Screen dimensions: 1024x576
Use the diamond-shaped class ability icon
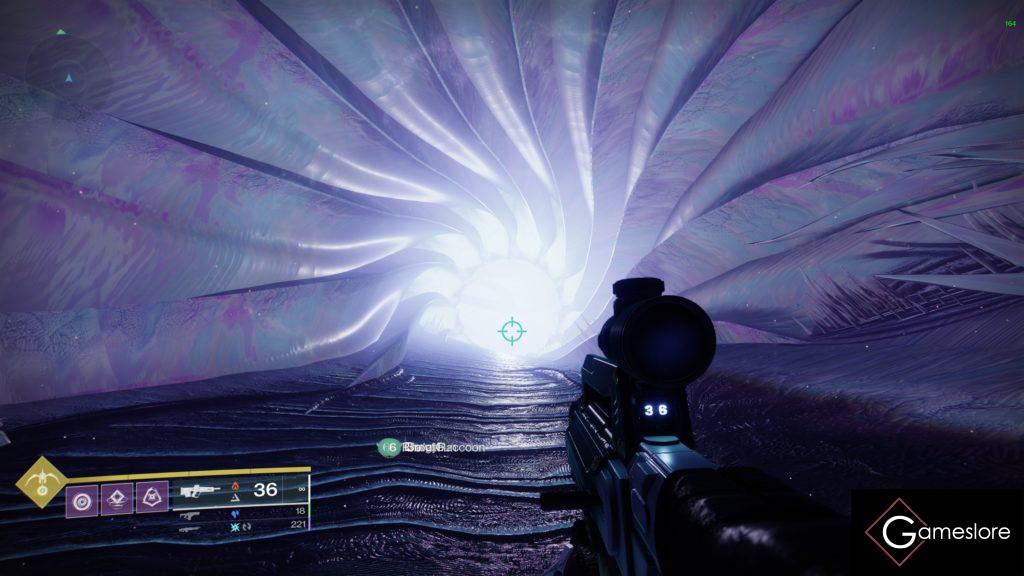tap(116, 497)
